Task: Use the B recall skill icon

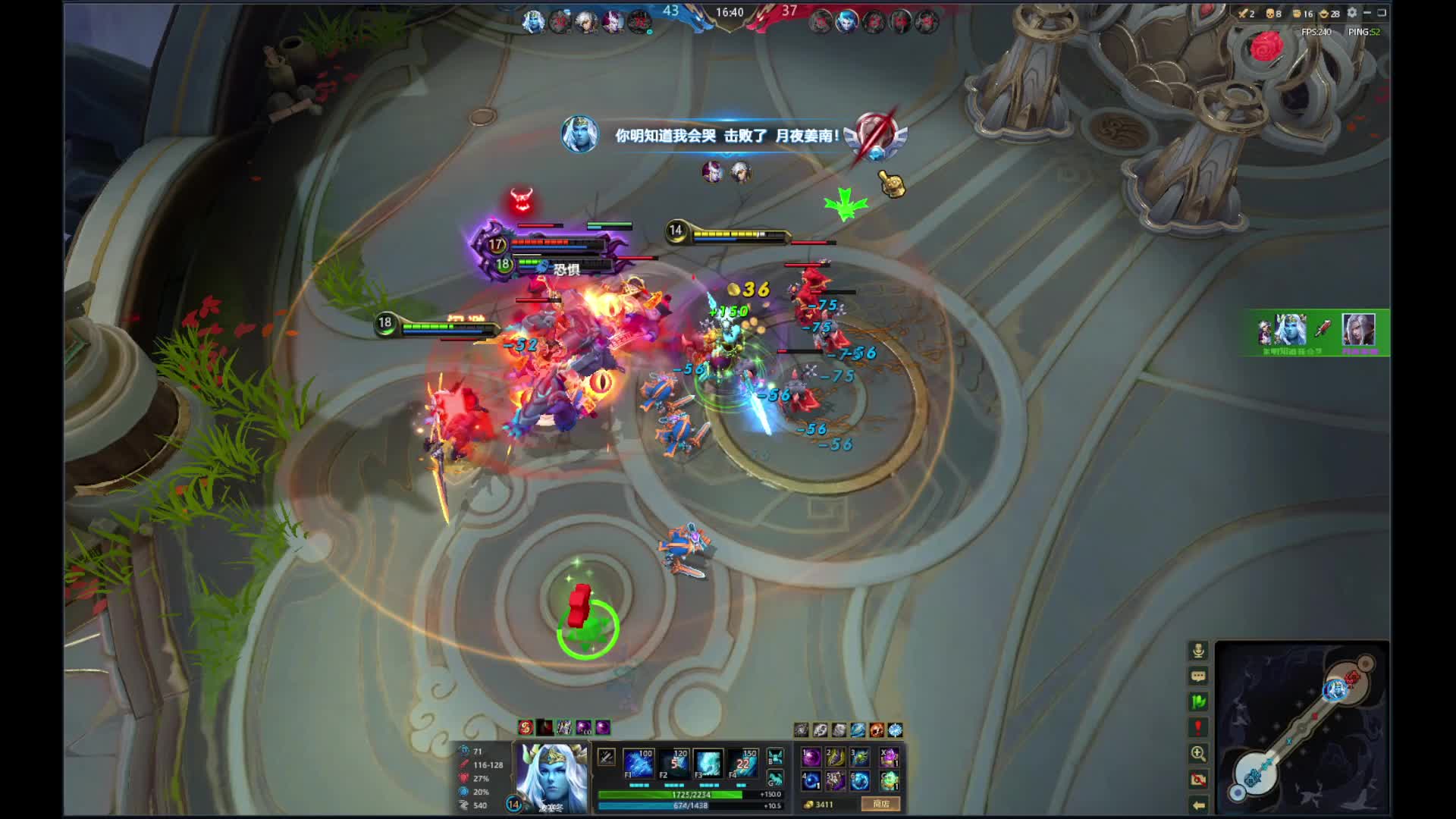Action: tap(775, 757)
